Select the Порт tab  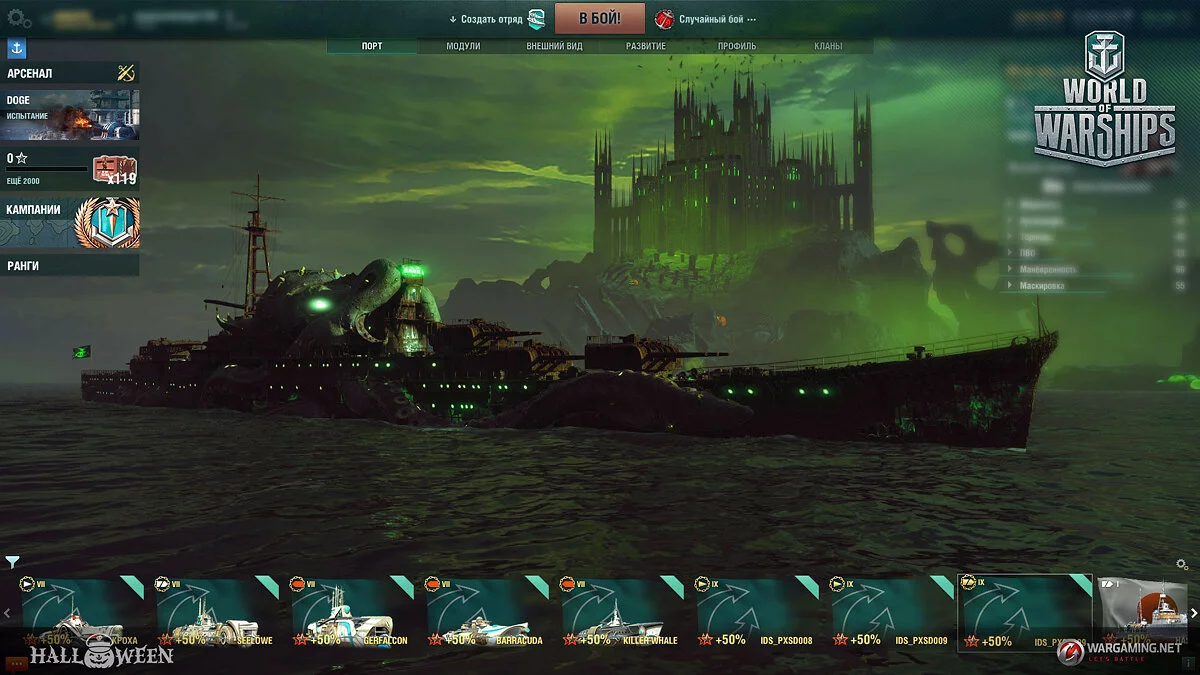pyautogui.click(x=372, y=46)
